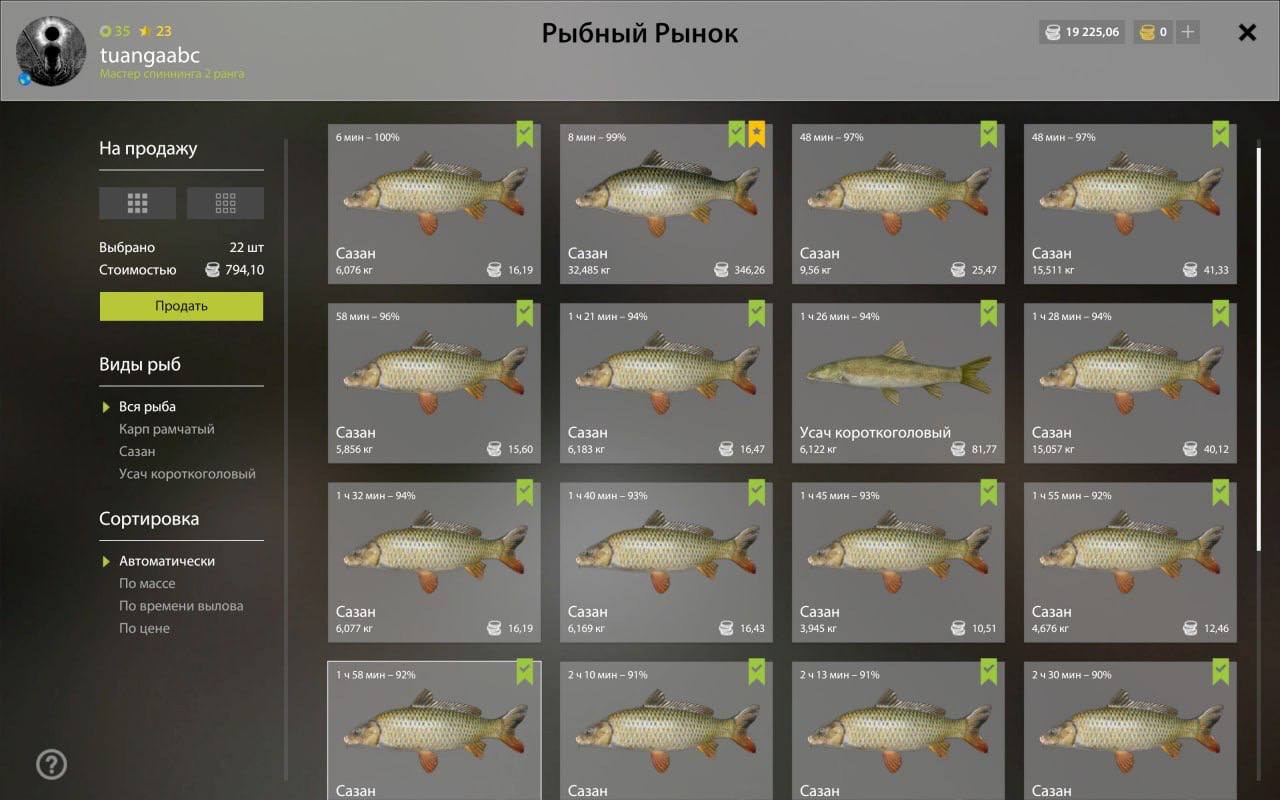The height and width of the screenshot is (800, 1280).
Task: Open the help question mark button
Action: tap(51, 765)
